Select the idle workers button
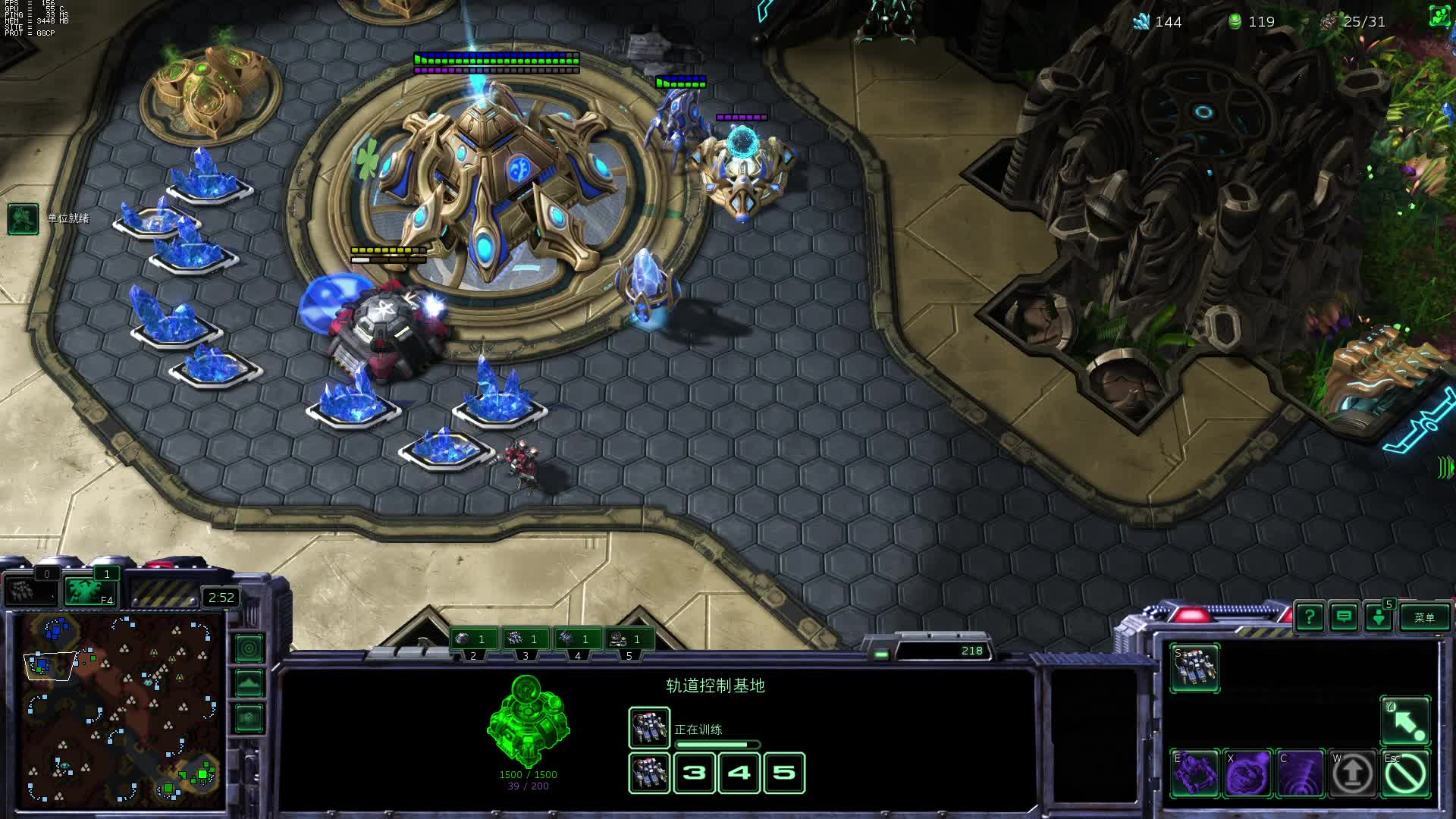 (x=30, y=591)
